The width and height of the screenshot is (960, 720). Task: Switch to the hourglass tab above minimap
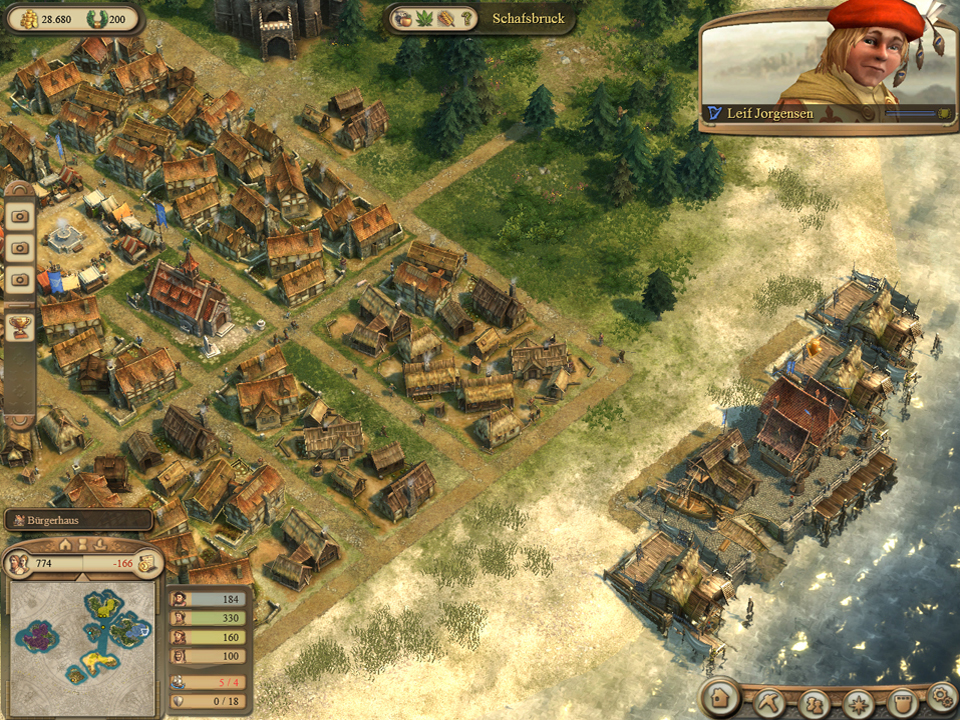coord(83,545)
